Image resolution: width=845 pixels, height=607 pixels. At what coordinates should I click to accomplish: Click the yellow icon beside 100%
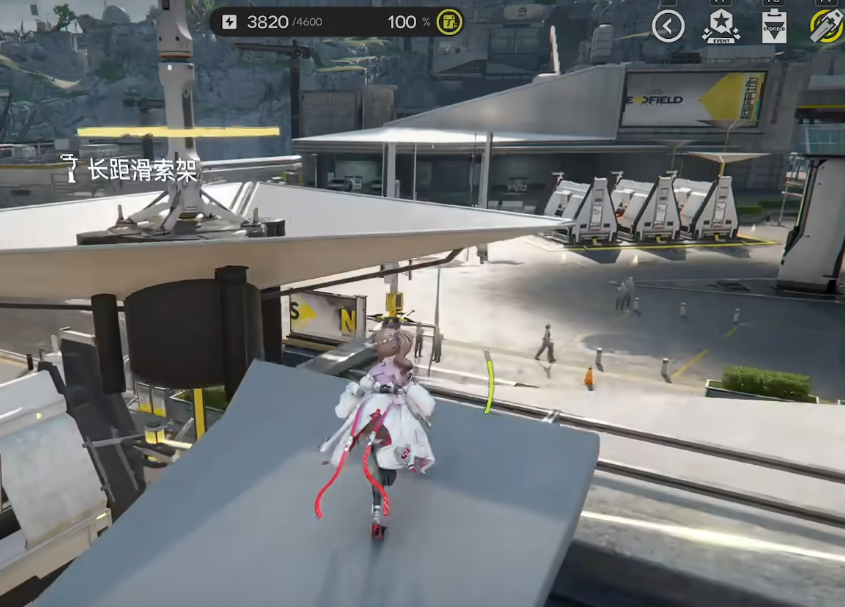pos(449,22)
